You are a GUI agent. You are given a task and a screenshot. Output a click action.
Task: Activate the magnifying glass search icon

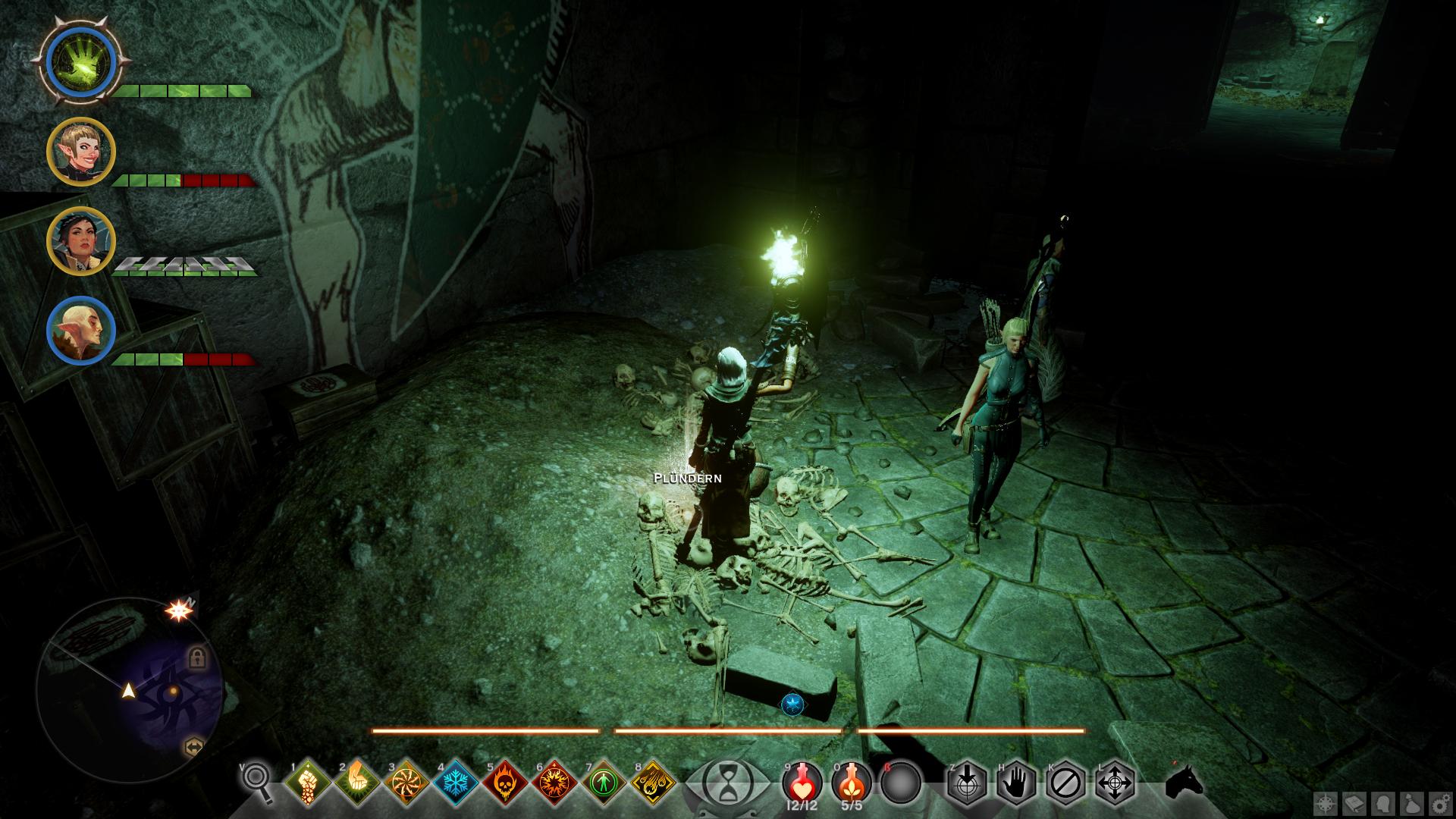tap(257, 781)
